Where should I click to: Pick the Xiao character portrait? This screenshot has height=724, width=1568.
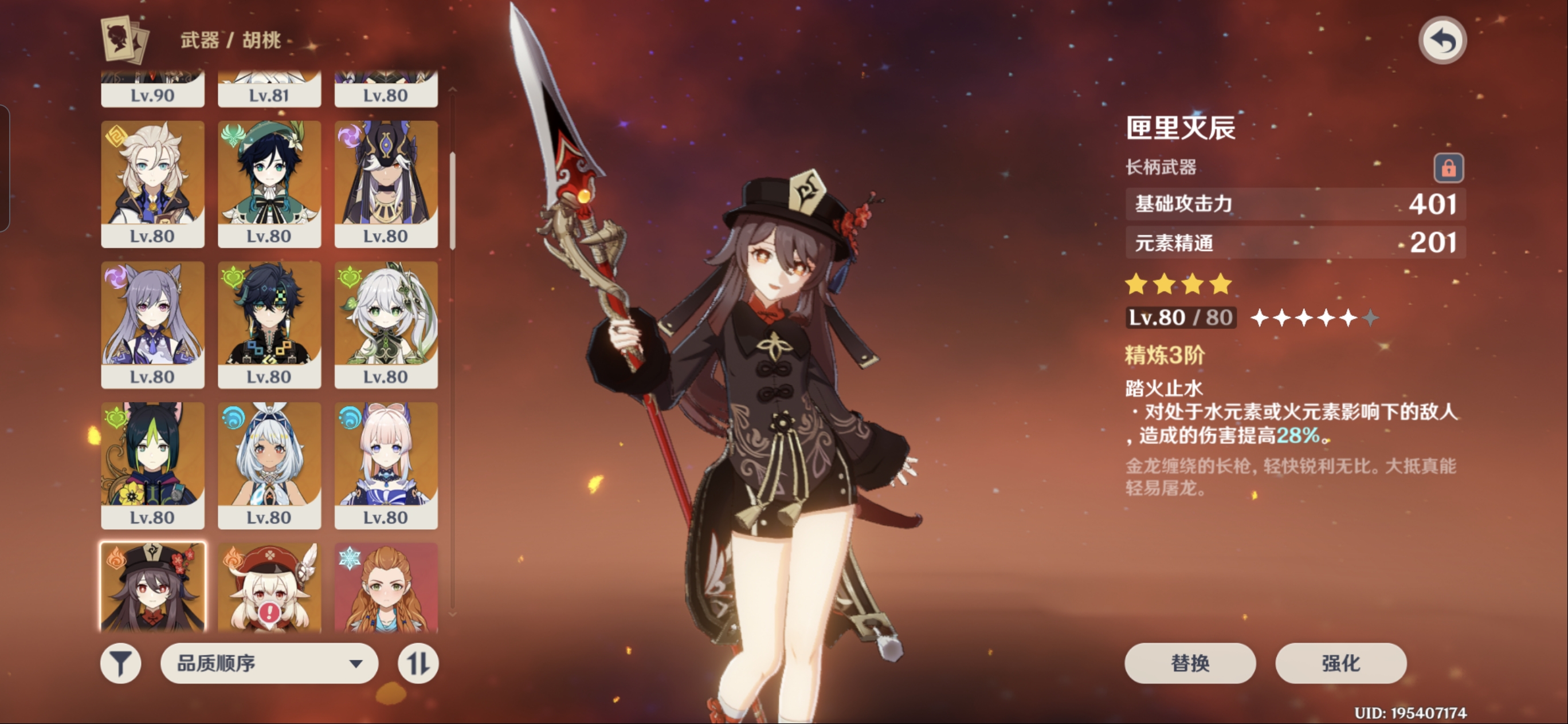point(269,324)
